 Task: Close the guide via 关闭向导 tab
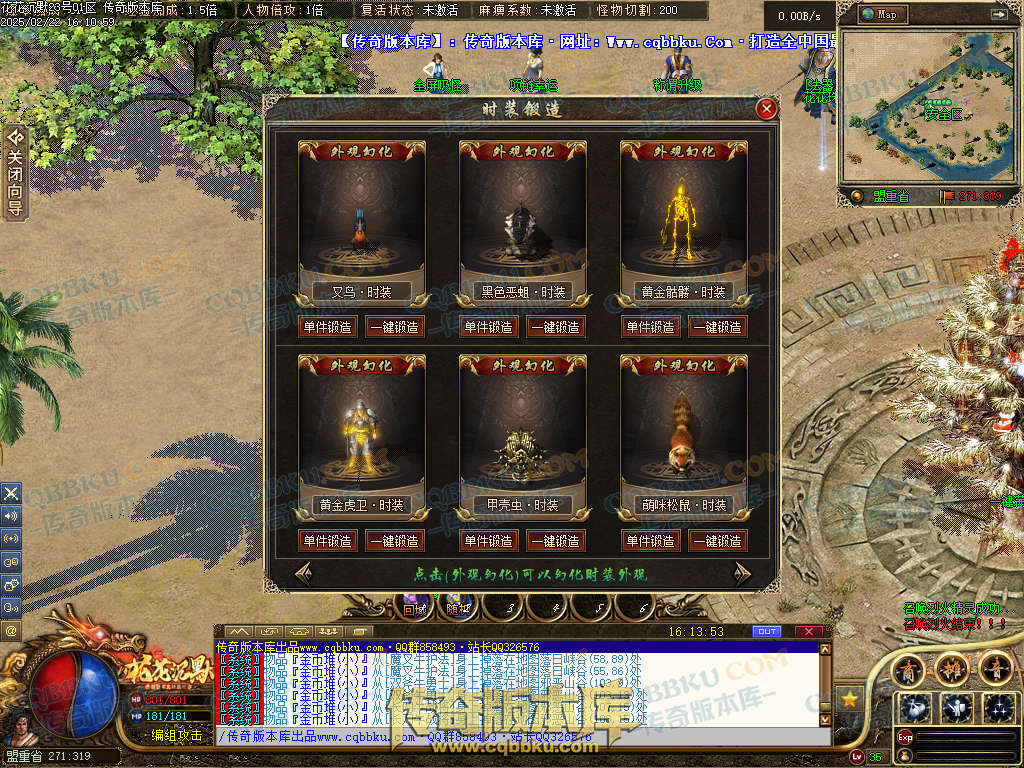[x=15, y=170]
